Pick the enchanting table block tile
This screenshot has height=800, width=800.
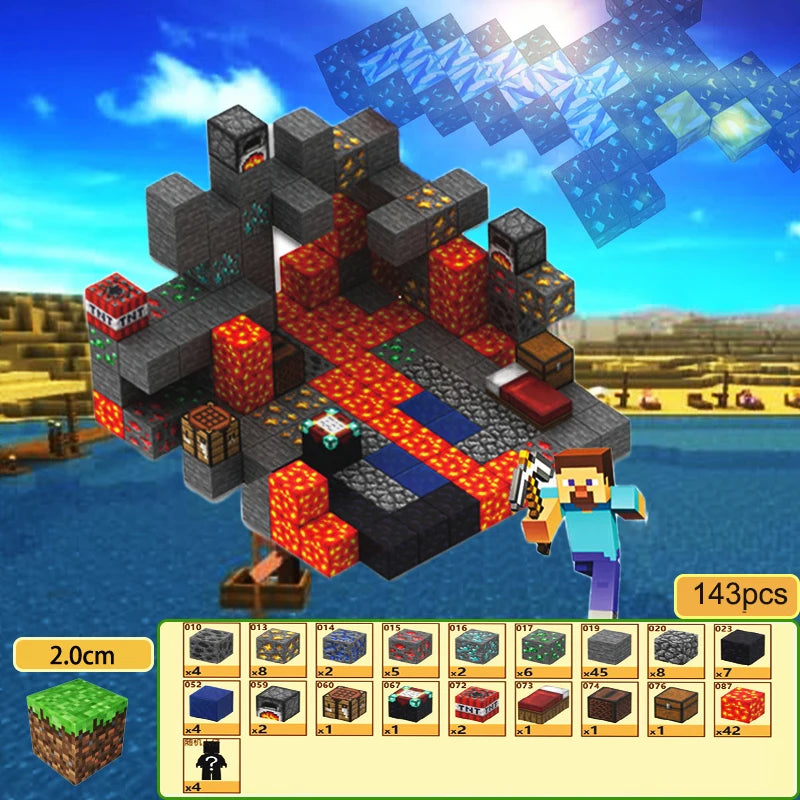[x=410, y=707]
